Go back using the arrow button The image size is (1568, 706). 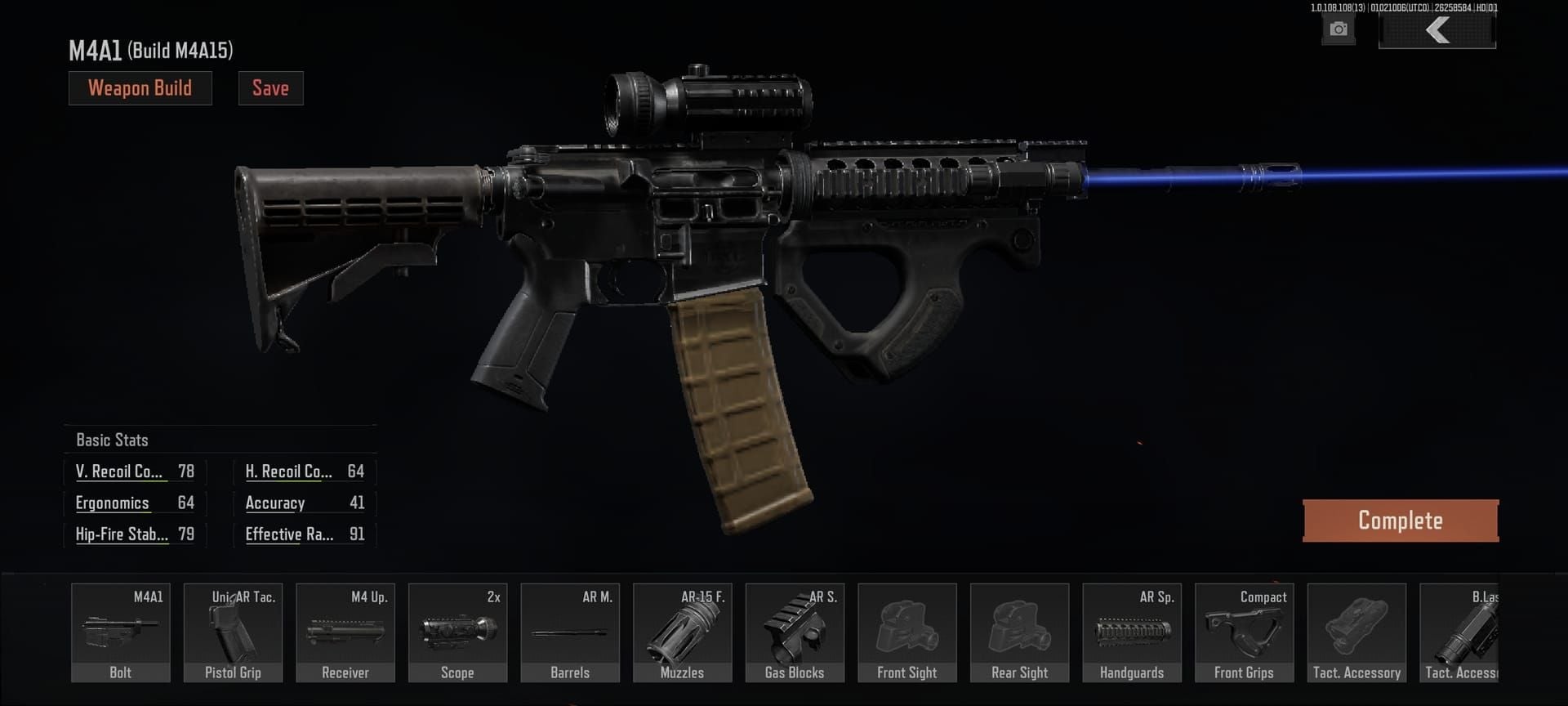1437,31
